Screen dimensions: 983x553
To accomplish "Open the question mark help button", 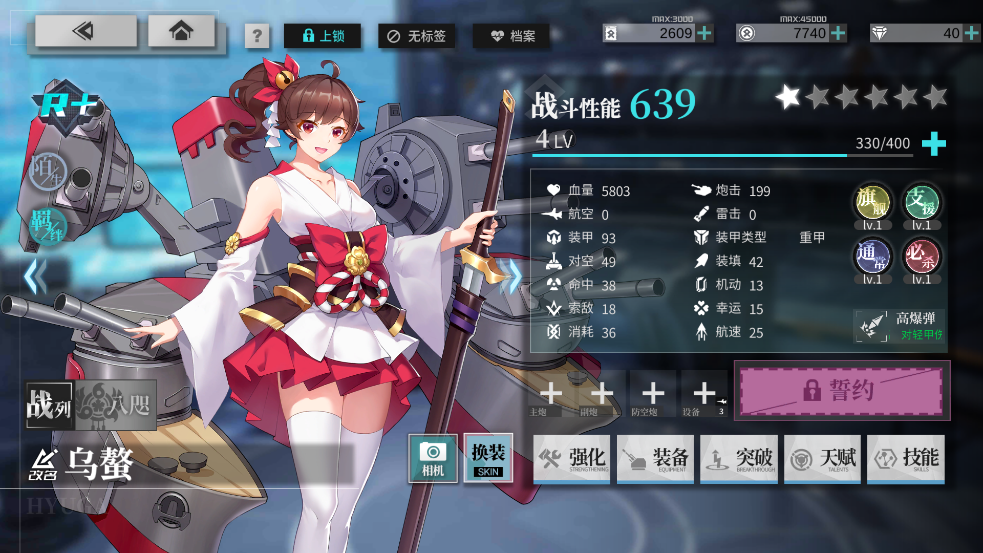I will pyautogui.click(x=257, y=37).
